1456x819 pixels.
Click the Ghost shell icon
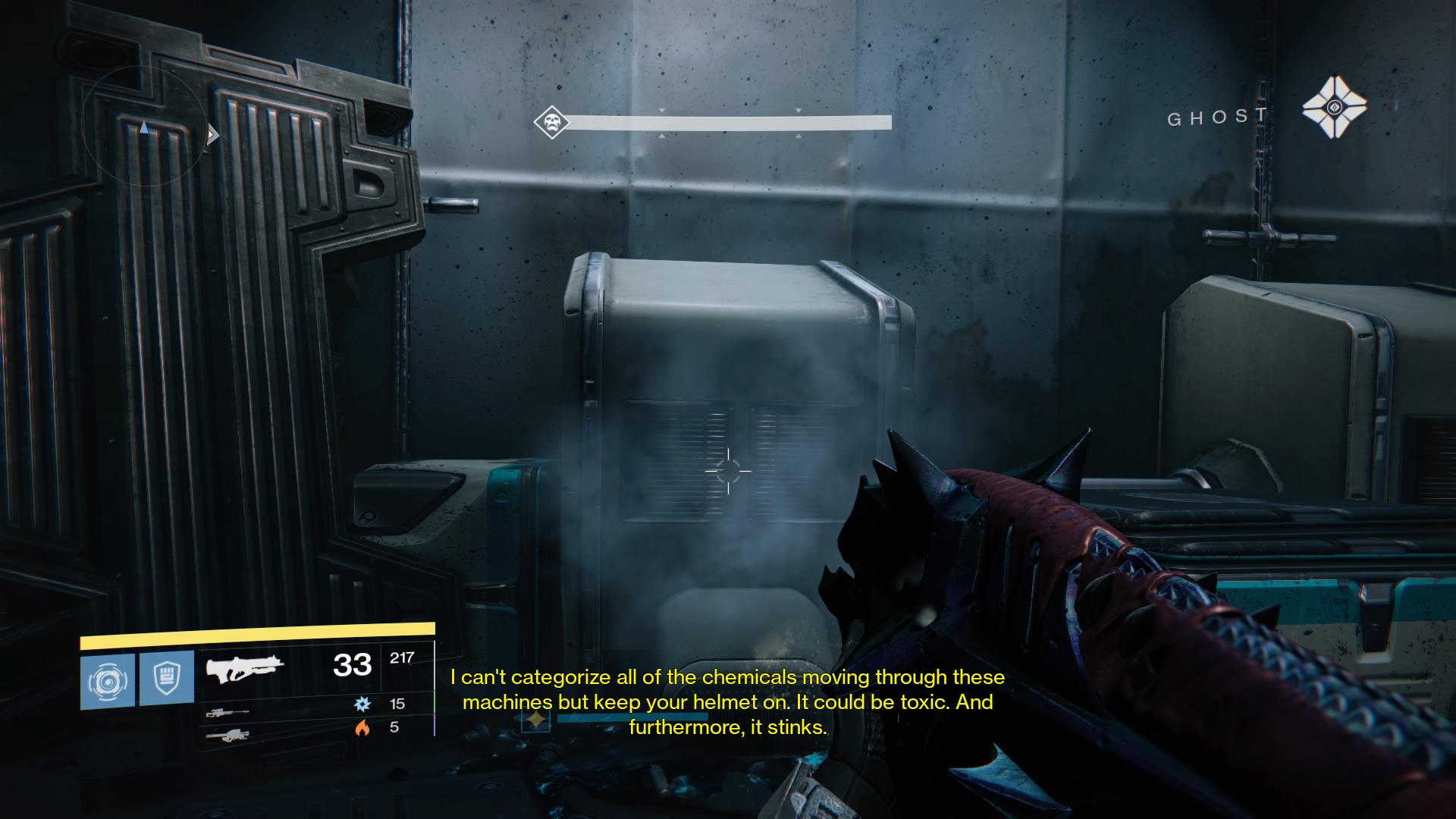pyautogui.click(x=1334, y=108)
